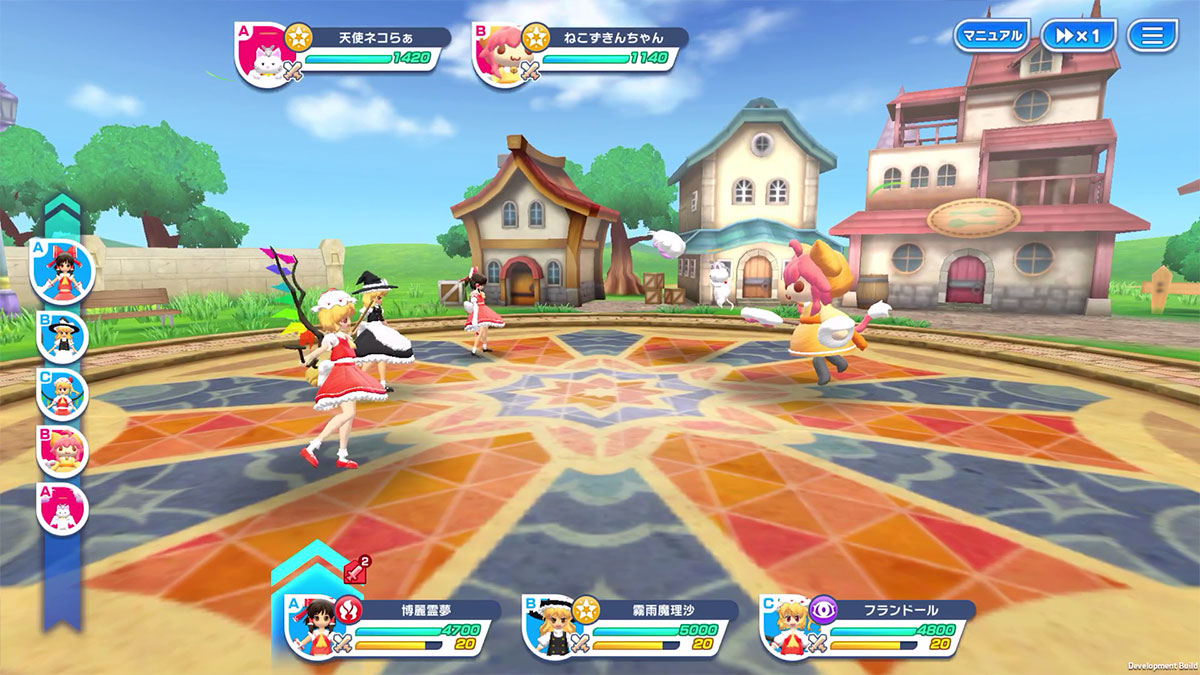Viewport: 1200px width, 675px height.
Task: Select enemy ねこずきんちゃん panel
Action: 582,53
